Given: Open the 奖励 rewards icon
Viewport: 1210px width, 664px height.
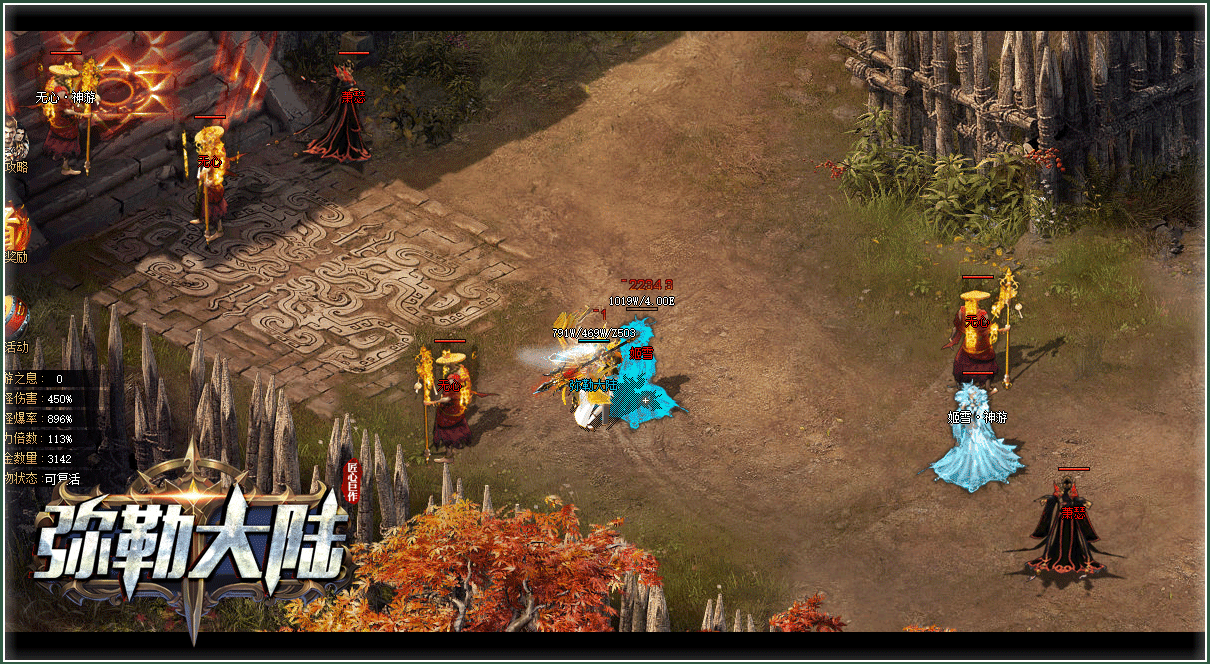Looking at the screenshot, I should tap(16, 233).
